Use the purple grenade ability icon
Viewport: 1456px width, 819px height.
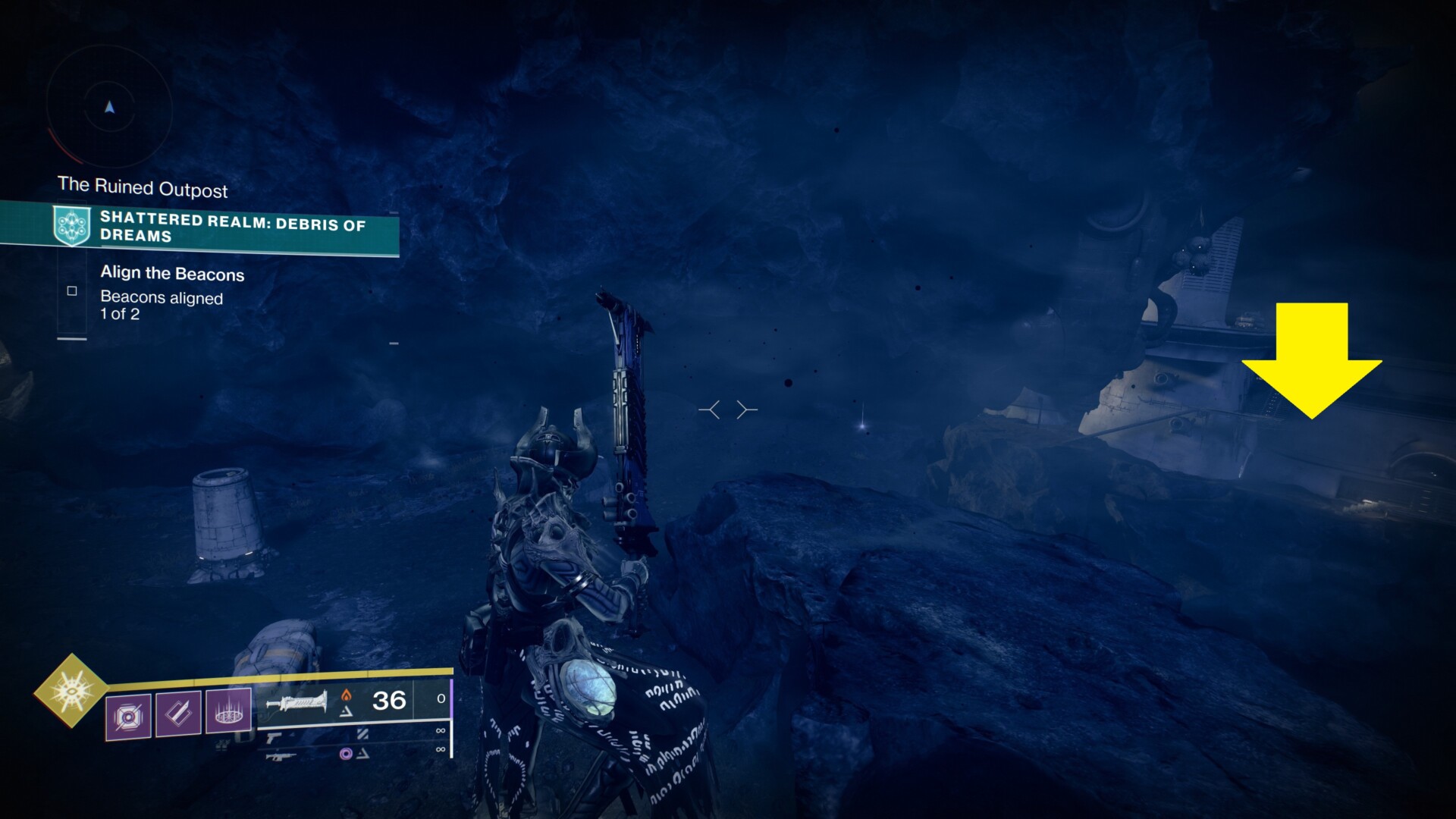pyautogui.click(x=129, y=715)
